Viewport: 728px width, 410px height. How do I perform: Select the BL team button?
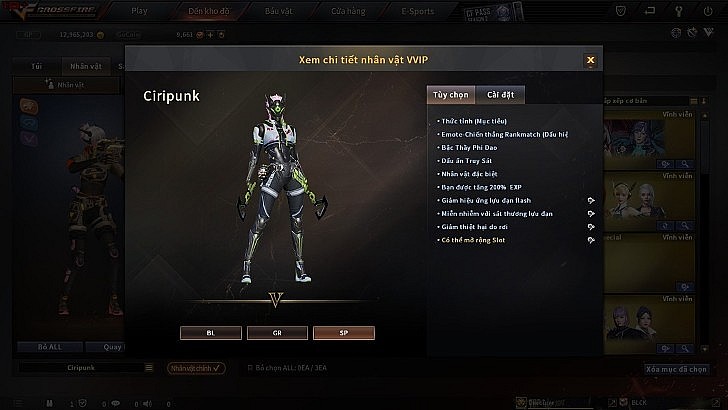(x=211, y=332)
